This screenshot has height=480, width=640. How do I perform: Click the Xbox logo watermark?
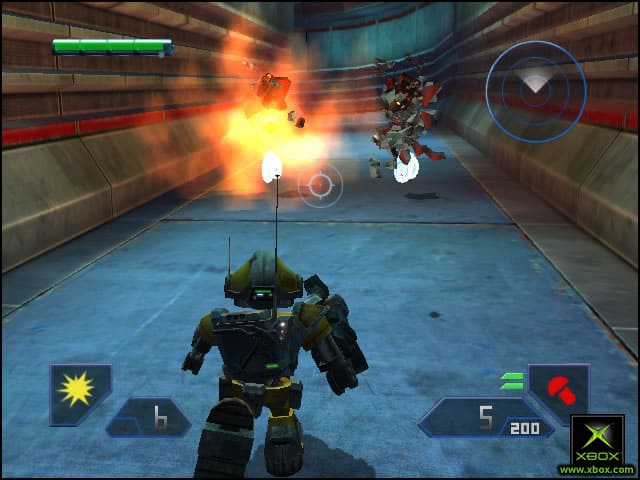(597, 440)
